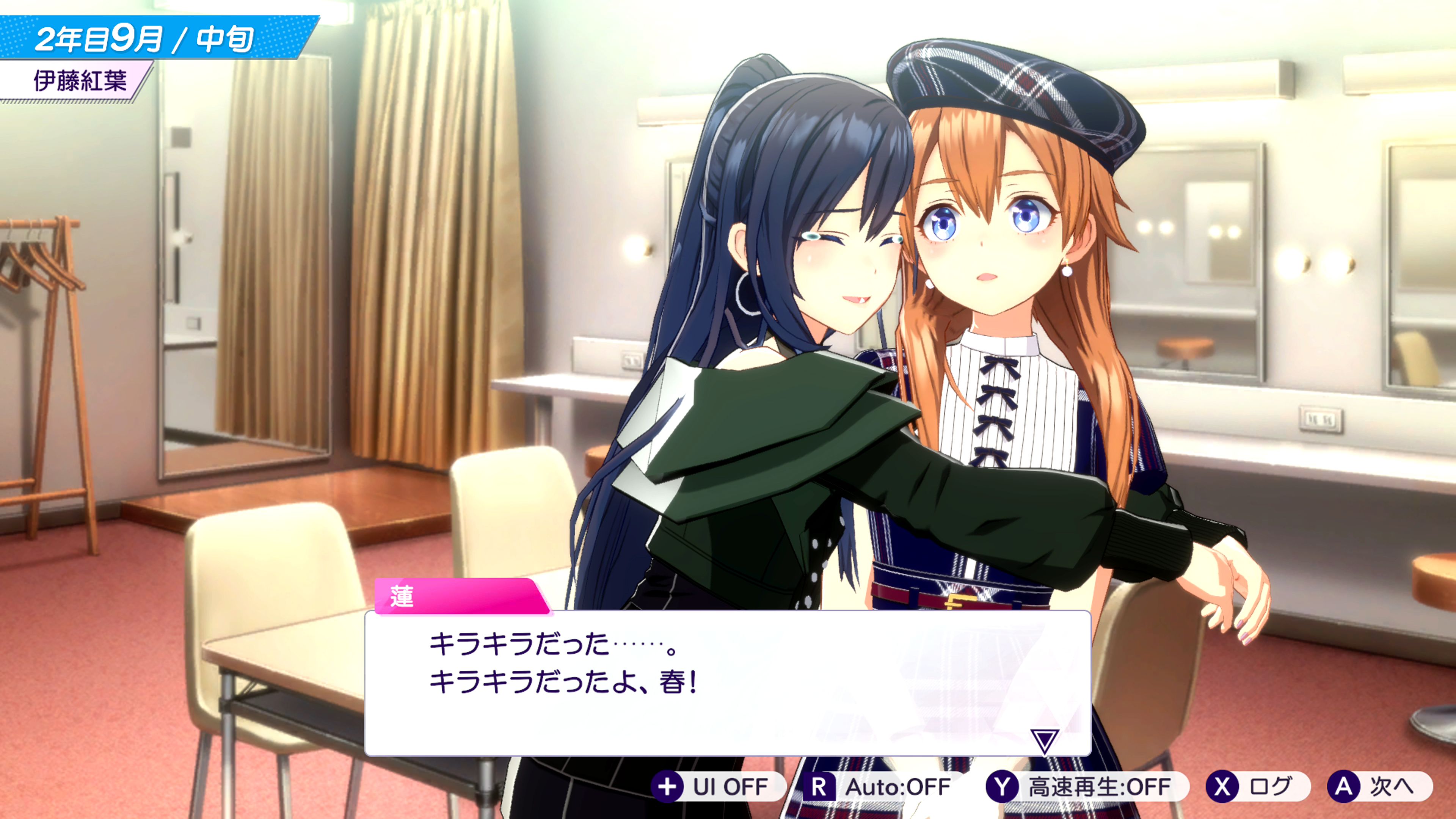Viewport: 1456px width, 819px height.
Task: Click the dialogue box continue arrow
Action: click(1044, 740)
